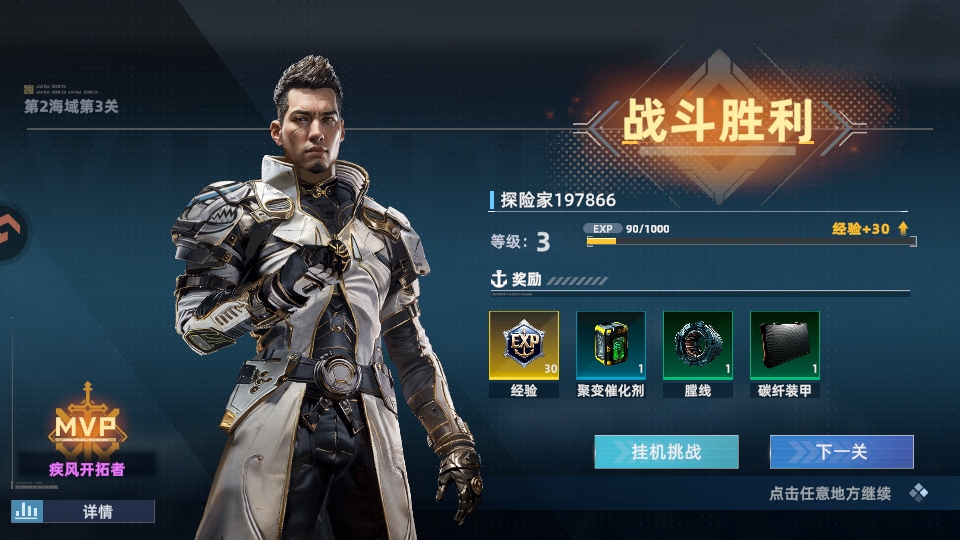This screenshot has height=540, width=960.
Task: Tap 点击任意地方继续 to continue
Action: 830,493
